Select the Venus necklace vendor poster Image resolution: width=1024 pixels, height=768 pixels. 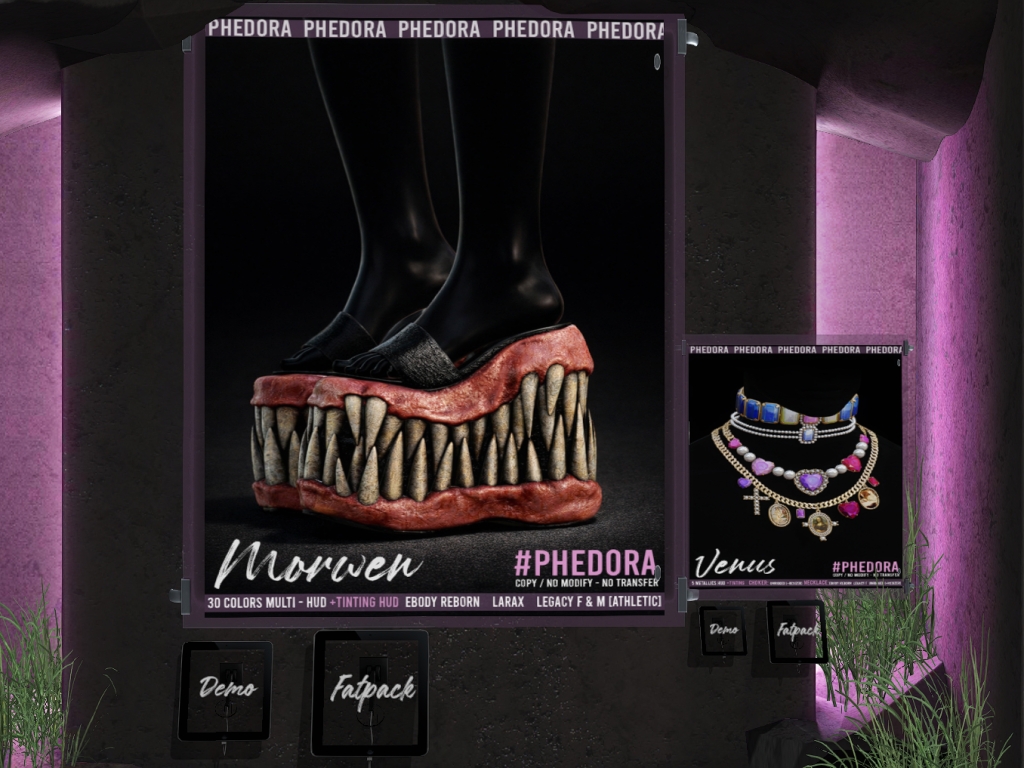coord(795,462)
